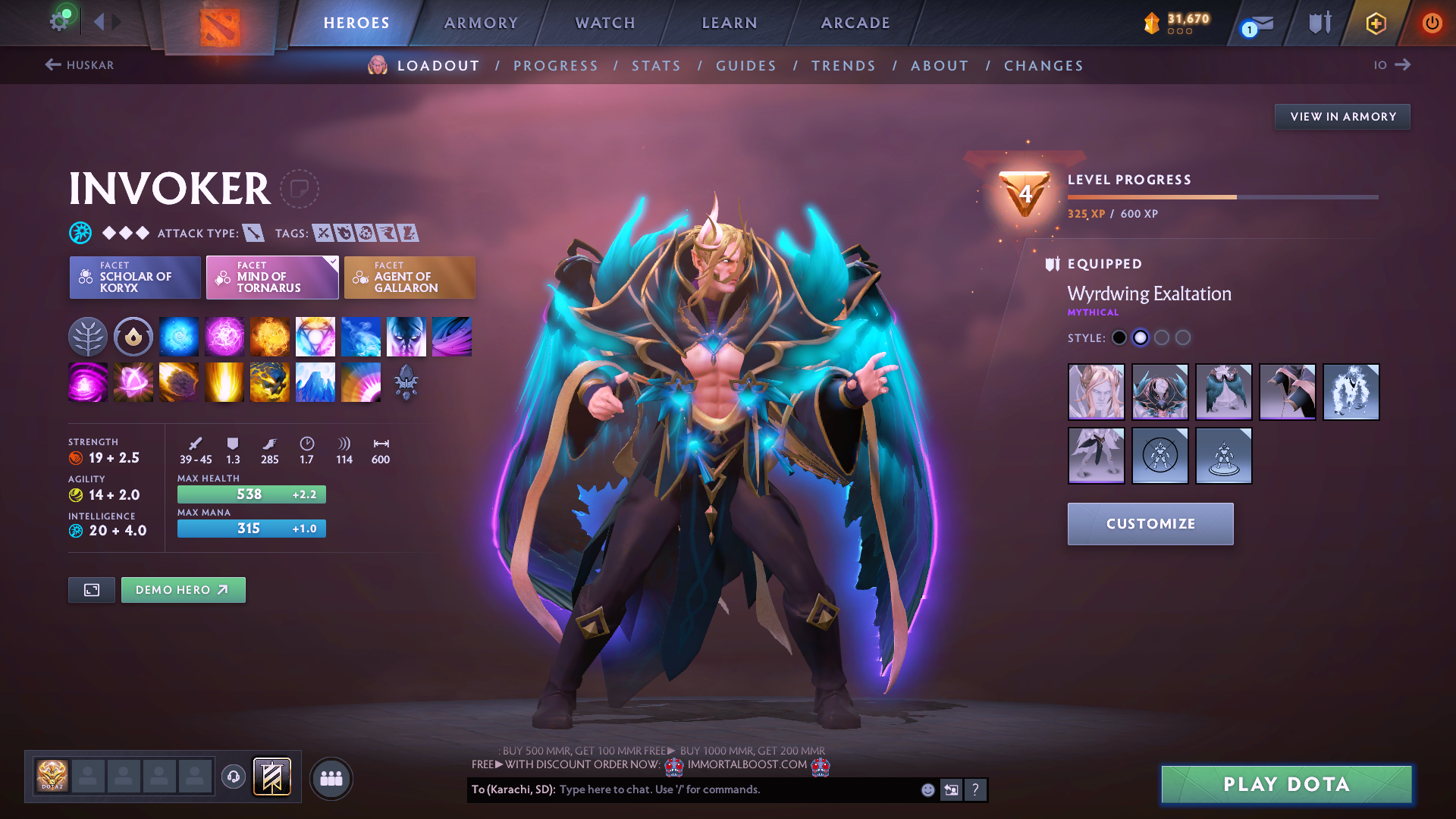Start matchmaking with Play Dota
The width and height of the screenshot is (1456, 819).
tap(1286, 784)
